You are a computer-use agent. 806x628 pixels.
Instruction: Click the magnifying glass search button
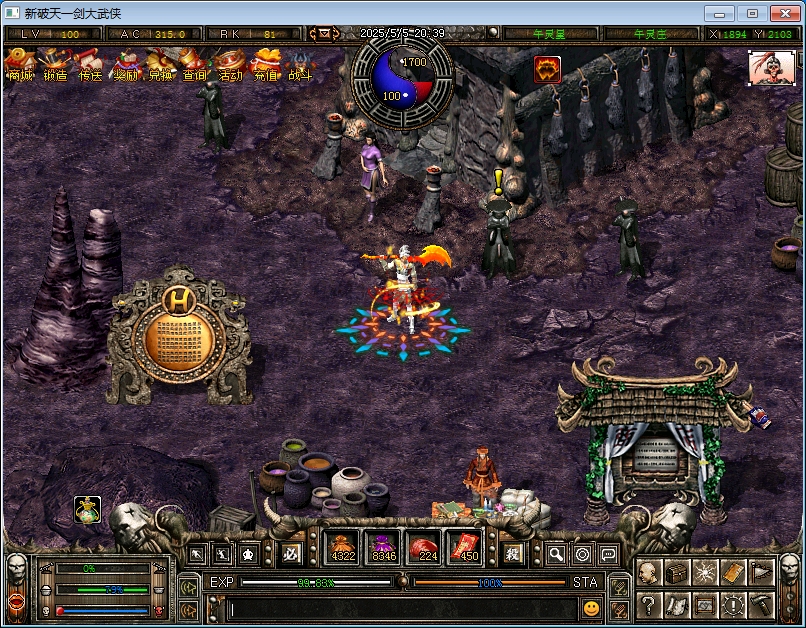555,554
